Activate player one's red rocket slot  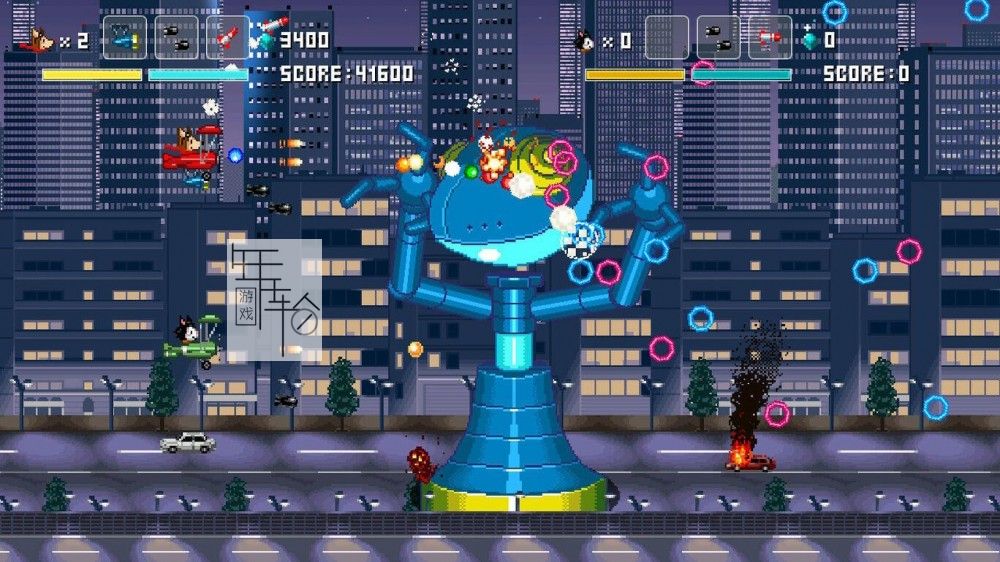click(x=228, y=39)
